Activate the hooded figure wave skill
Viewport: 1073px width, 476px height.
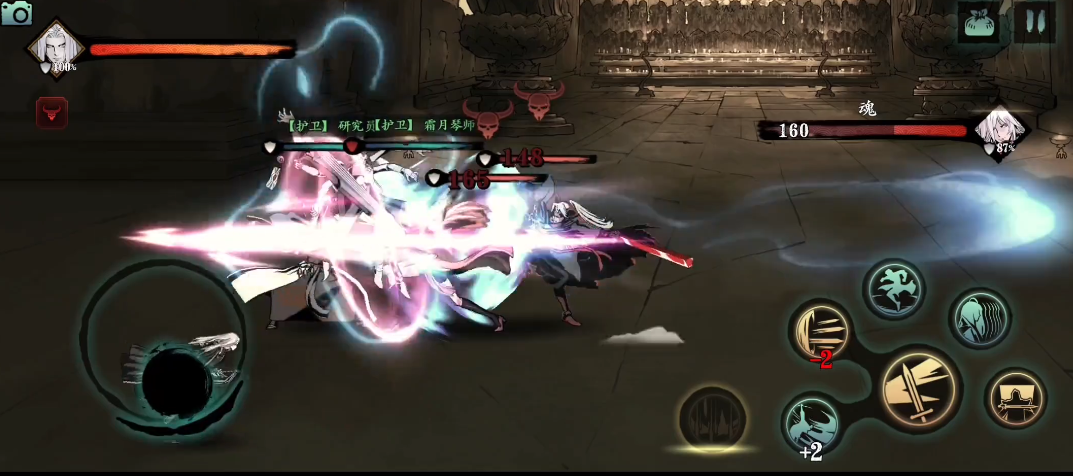(x=979, y=318)
